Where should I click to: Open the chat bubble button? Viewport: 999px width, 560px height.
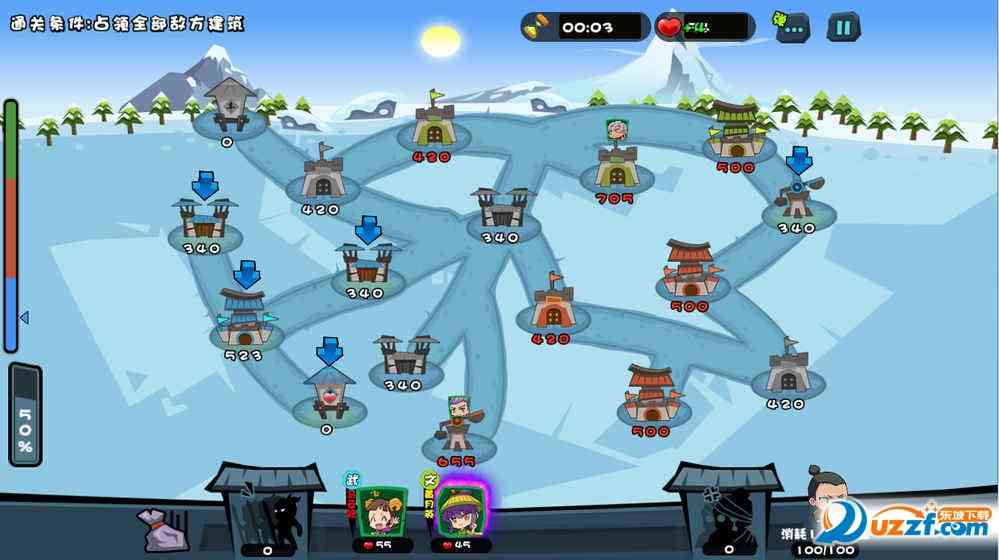(x=789, y=27)
